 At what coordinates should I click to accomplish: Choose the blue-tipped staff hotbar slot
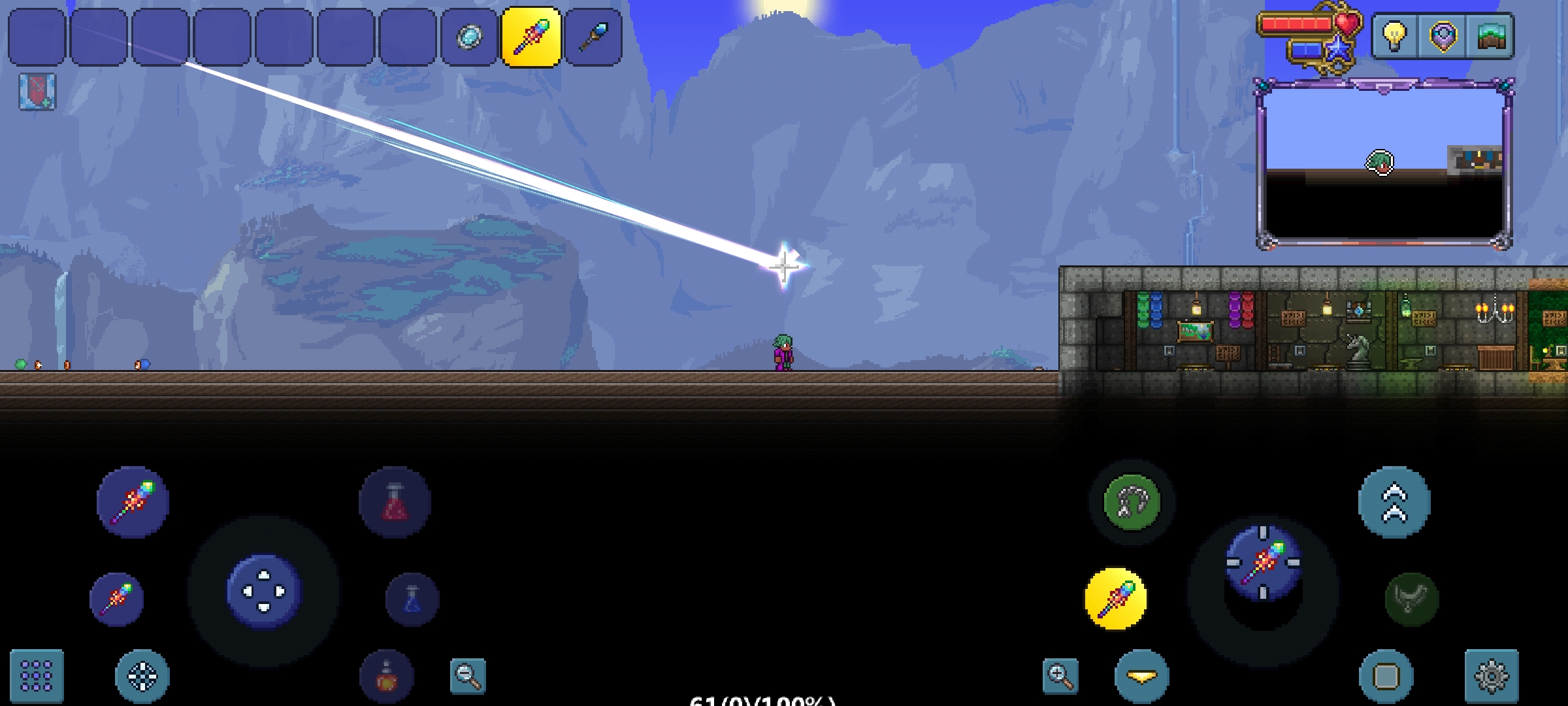click(x=593, y=37)
